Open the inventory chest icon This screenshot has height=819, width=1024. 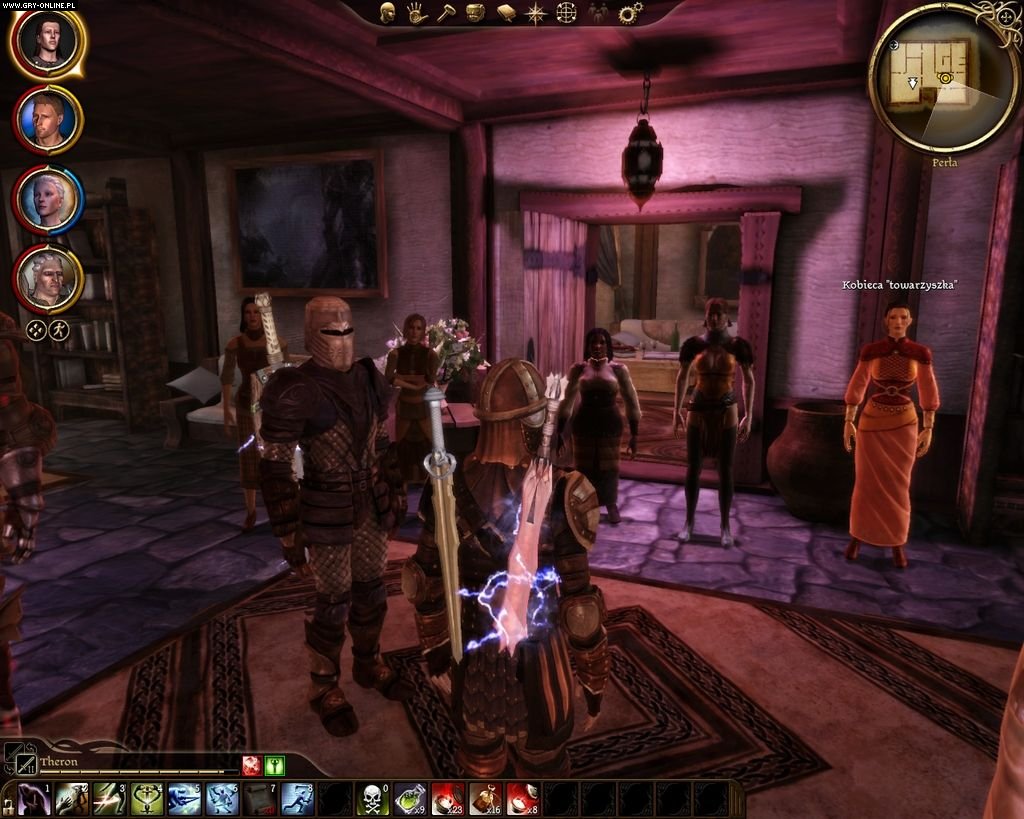476,12
